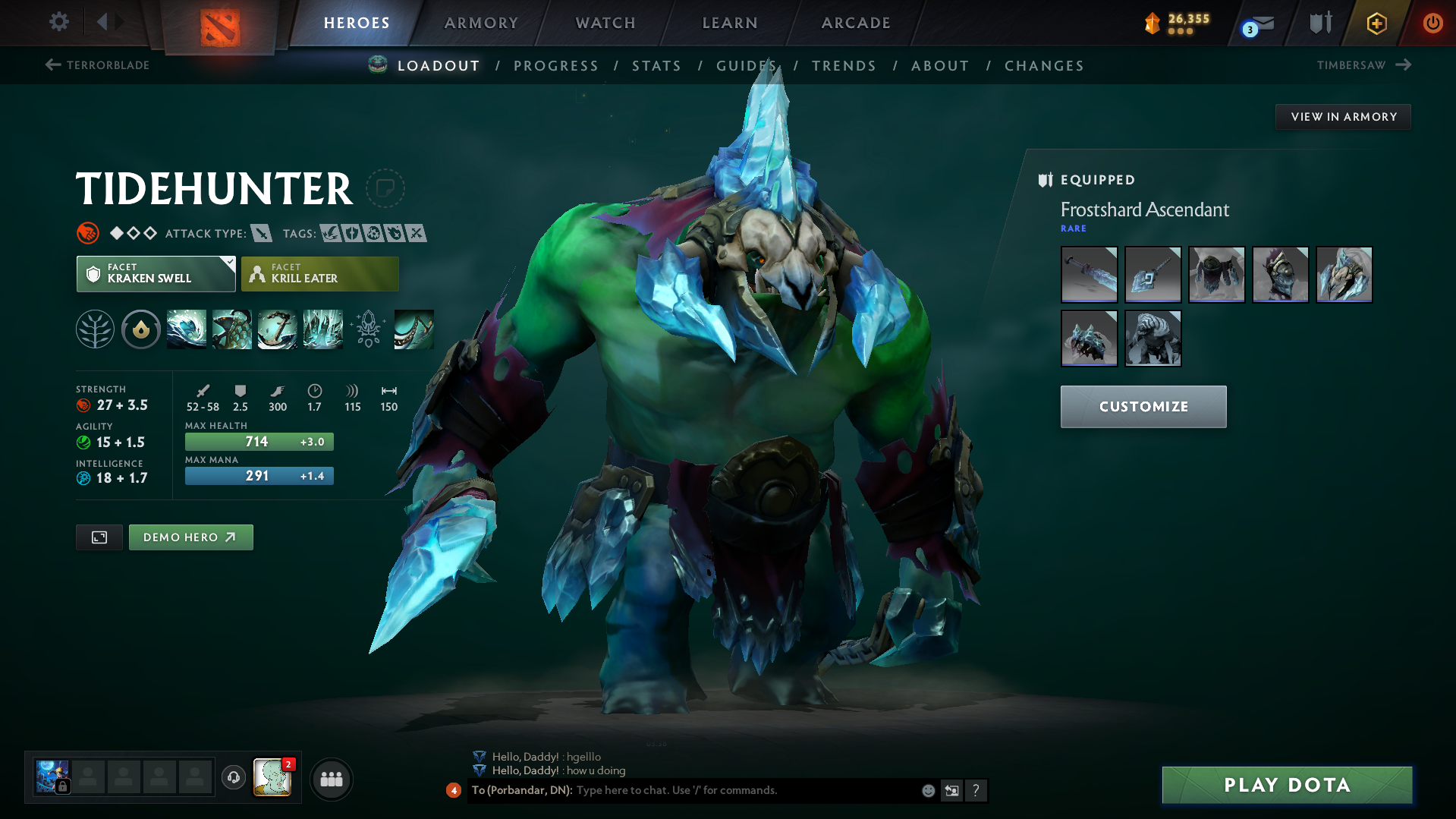
Task: Click the Anchor Smash ability icon
Action: click(x=277, y=329)
